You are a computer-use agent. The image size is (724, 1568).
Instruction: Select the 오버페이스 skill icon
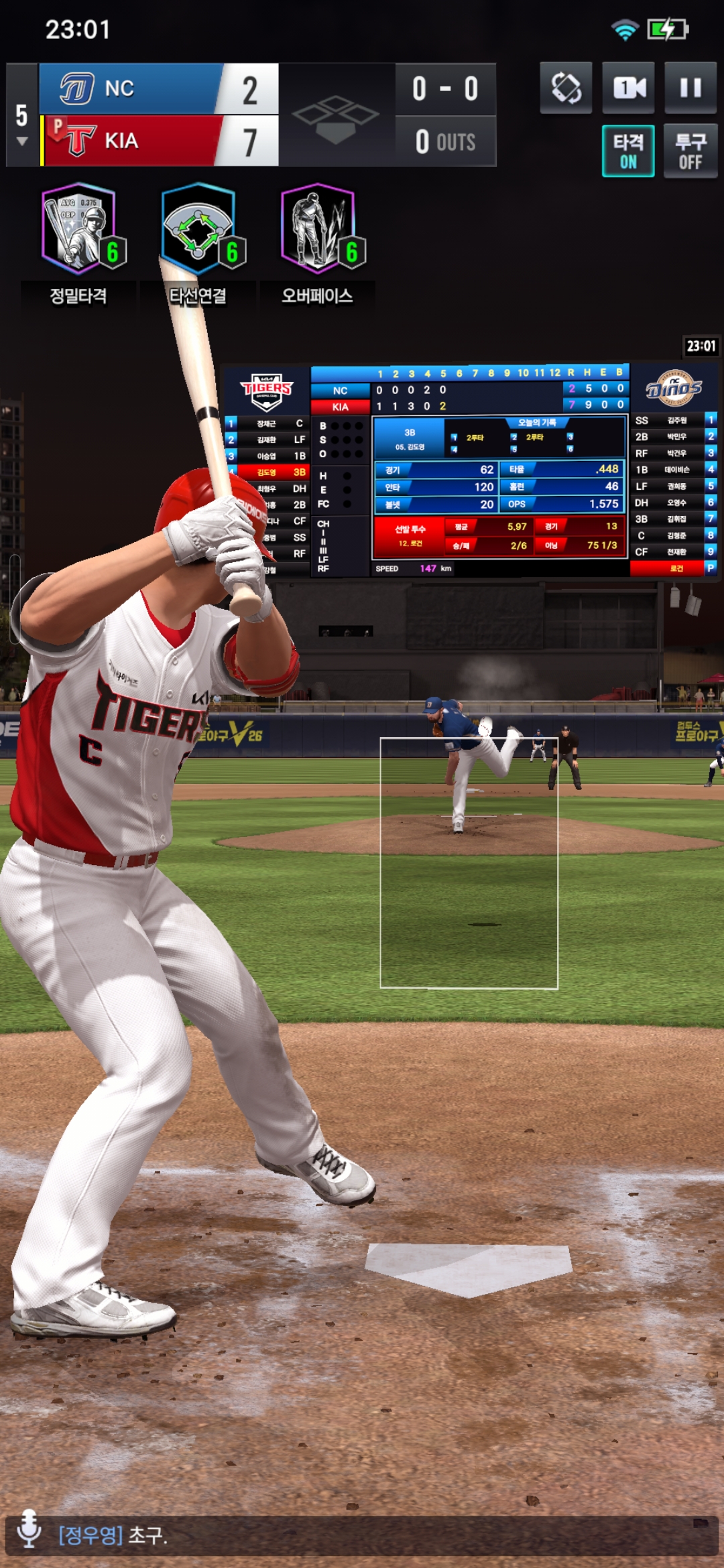pos(318,229)
